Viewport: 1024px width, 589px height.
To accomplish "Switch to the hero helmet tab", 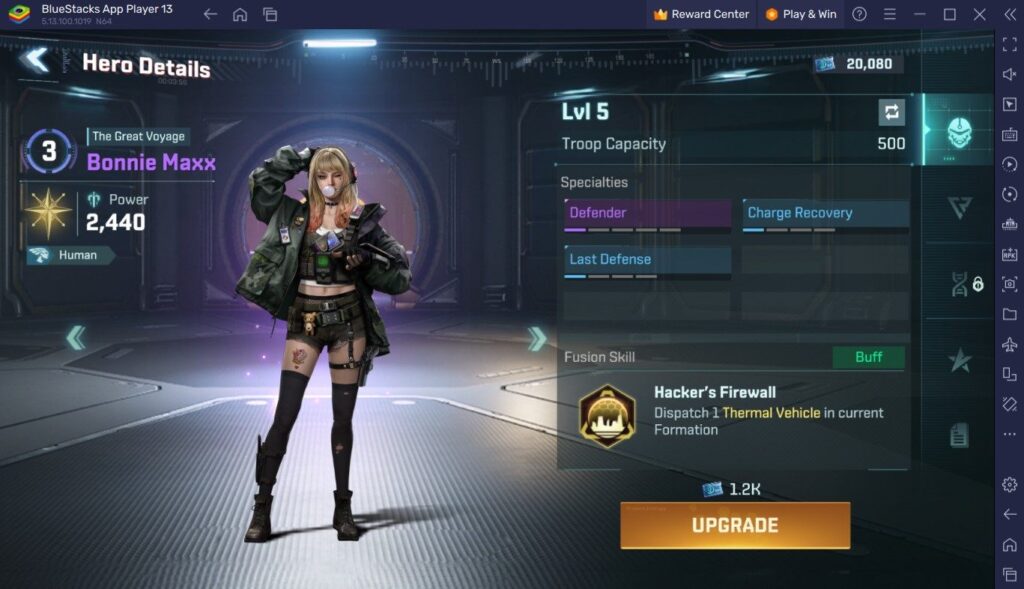I will click(x=958, y=131).
